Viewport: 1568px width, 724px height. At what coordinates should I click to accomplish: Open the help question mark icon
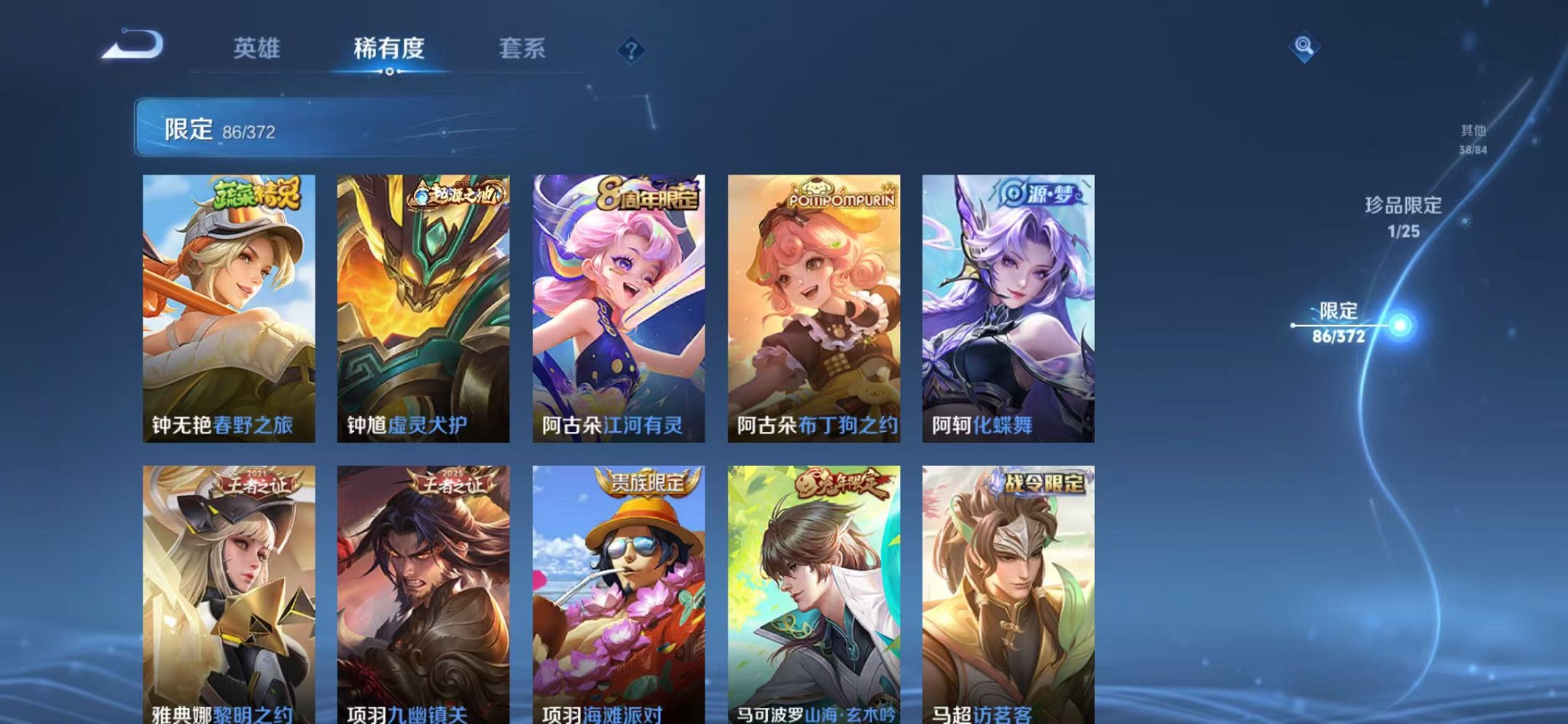[631, 48]
